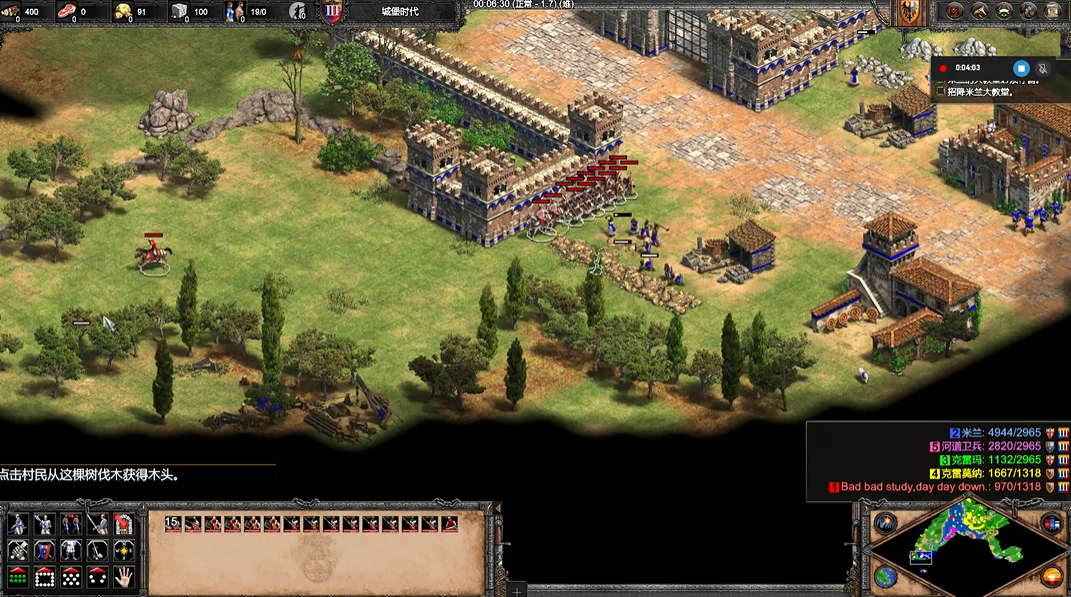Click the sunset minimap mode button
The width and height of the screenshot is (1071, 597).
(x=1051, y=576)
